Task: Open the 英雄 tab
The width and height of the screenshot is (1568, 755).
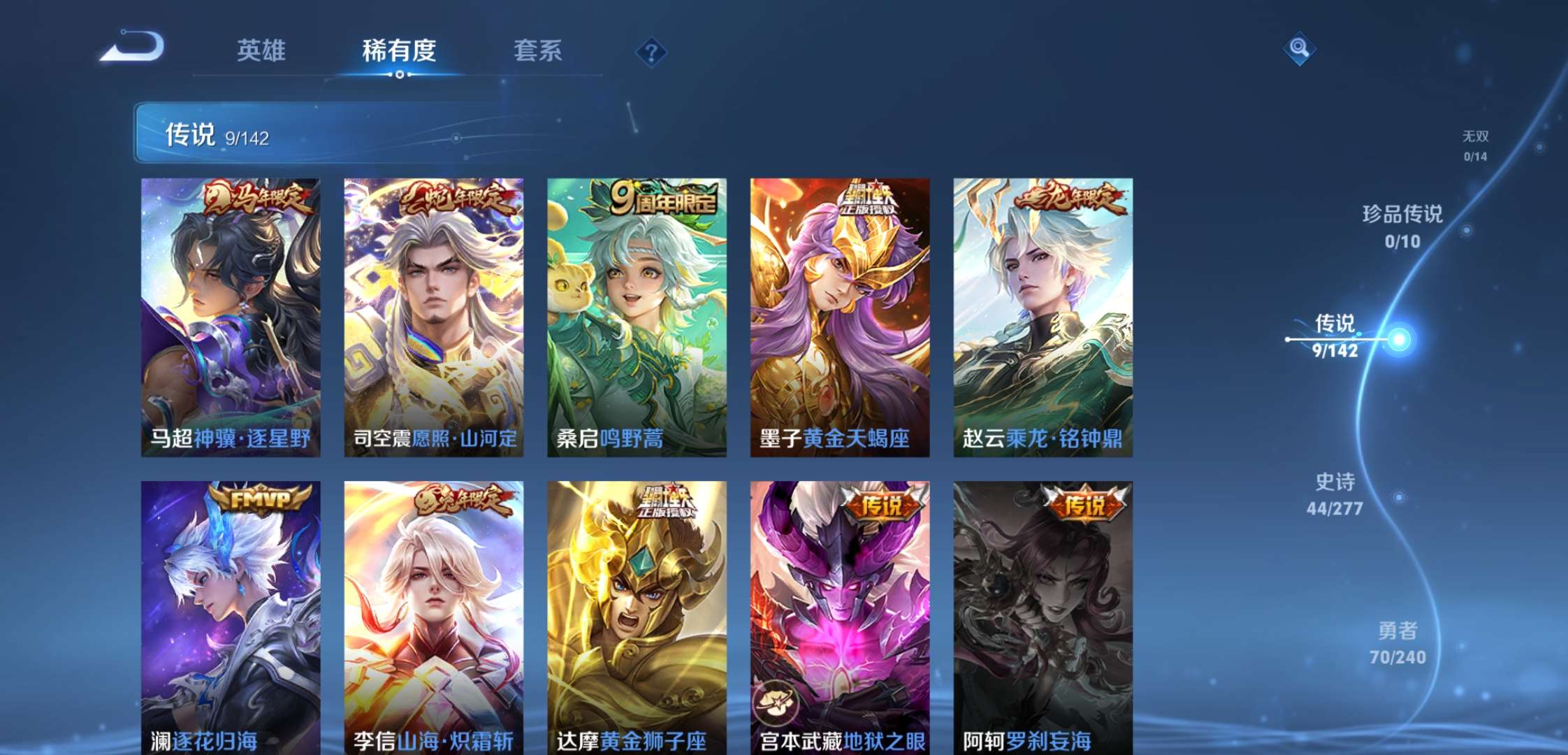Action: pos(261,50)
